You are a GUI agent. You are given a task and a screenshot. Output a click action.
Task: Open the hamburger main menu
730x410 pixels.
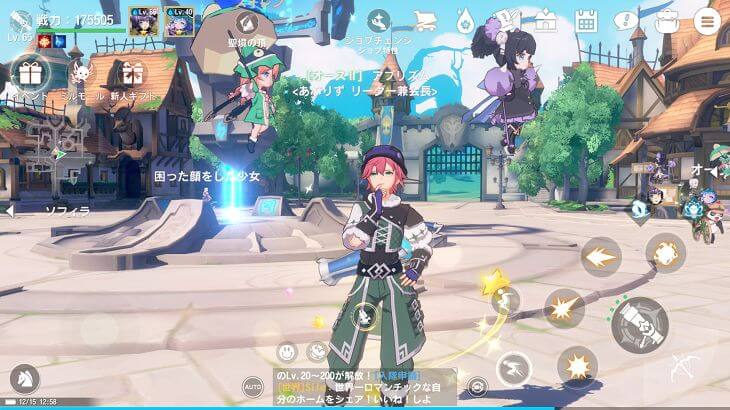(707, 21)
